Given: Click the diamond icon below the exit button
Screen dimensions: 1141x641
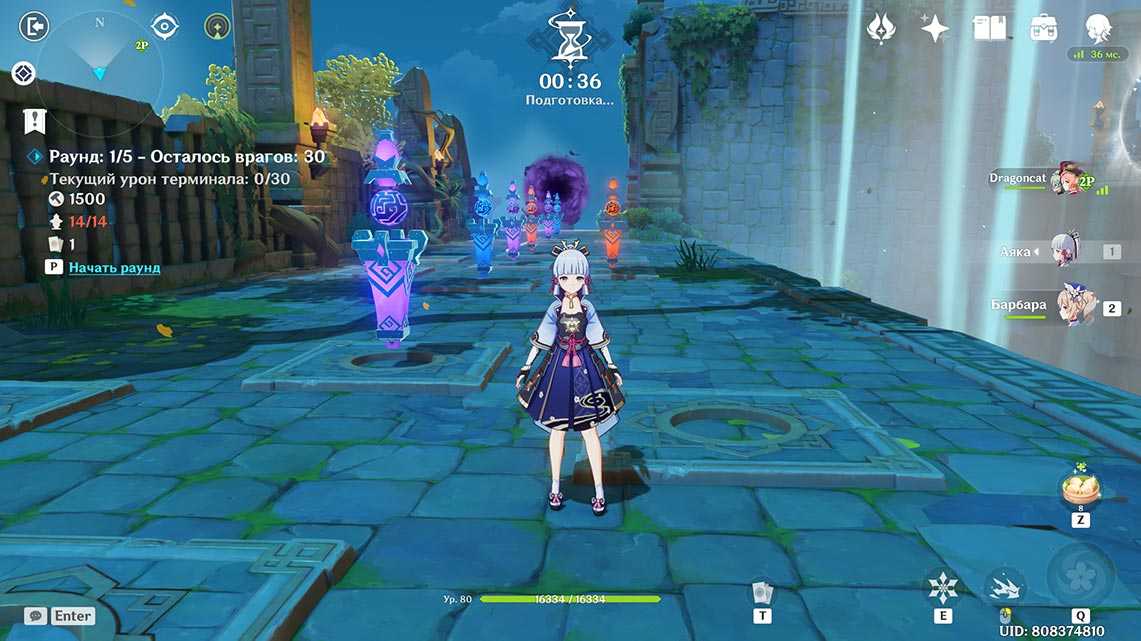Looking at the screenshot, I should pos(24,73).
